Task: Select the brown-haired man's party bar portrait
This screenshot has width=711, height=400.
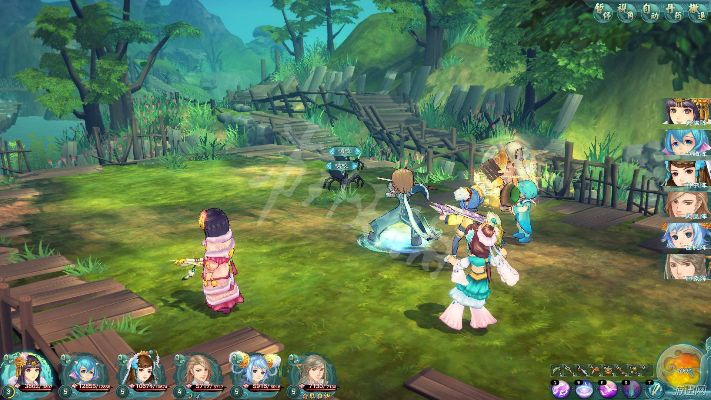Action: (x=198, y=371)
